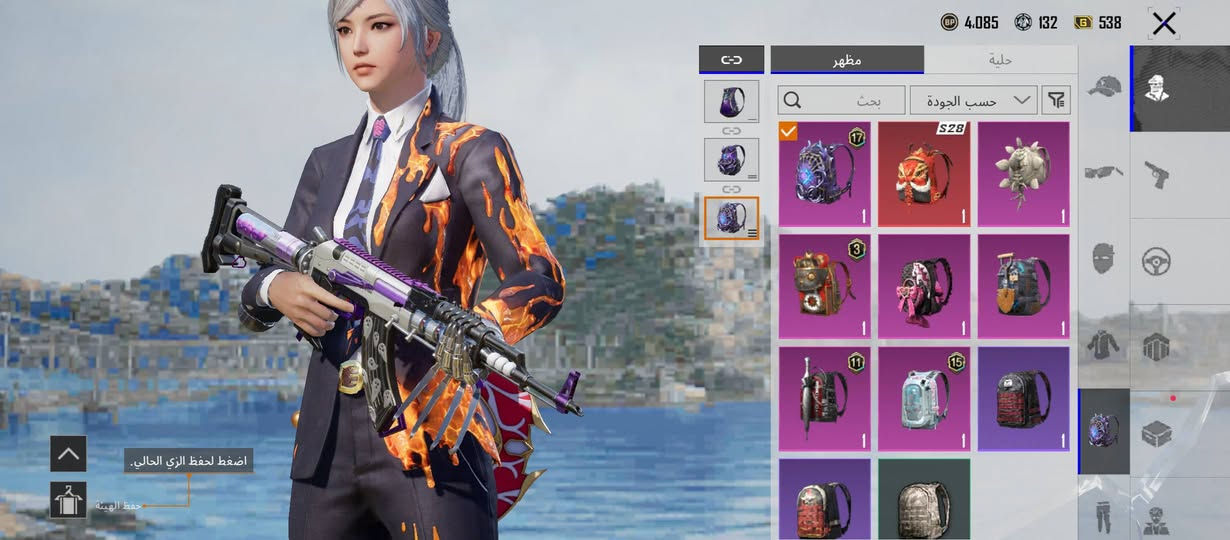1230x540 pixels.
Task: Expand the up-arrow panel button
Action: coord(68,453)
